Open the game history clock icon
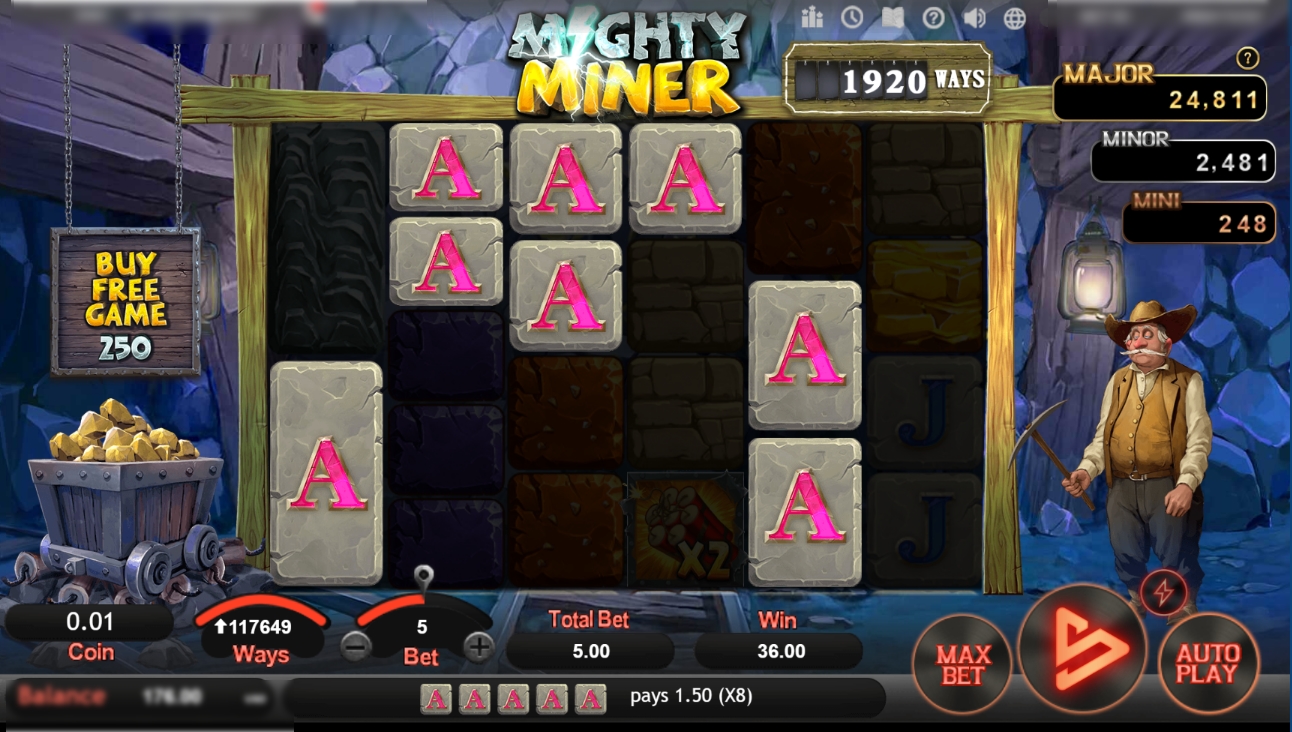The width and height of the screenshot is (1292, 732). (x=853, y=17)
